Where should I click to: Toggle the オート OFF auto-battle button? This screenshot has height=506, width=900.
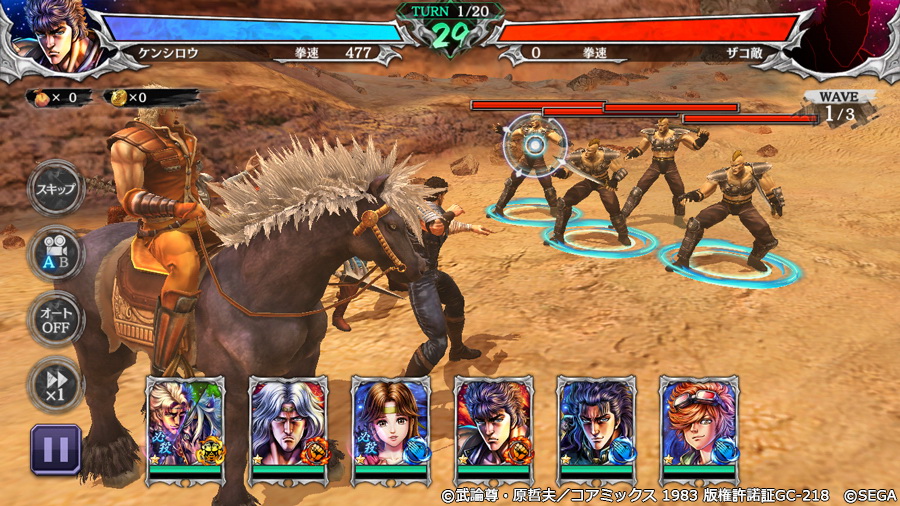point(55,318)
